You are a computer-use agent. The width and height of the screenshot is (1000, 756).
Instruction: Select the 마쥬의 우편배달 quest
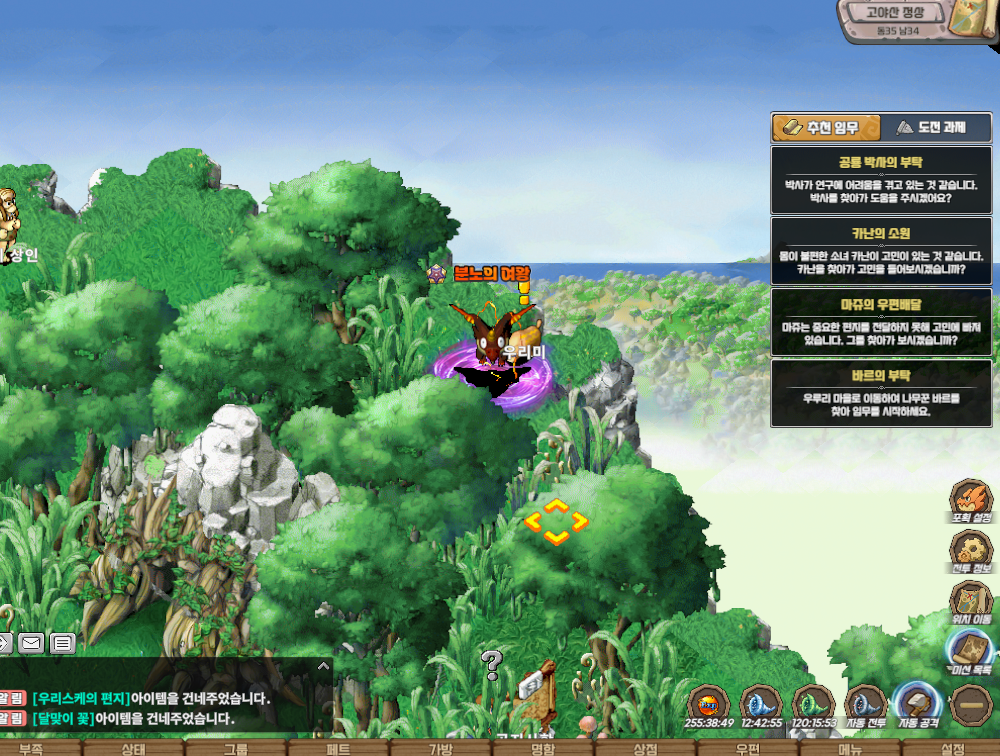(x=881, y=322)
